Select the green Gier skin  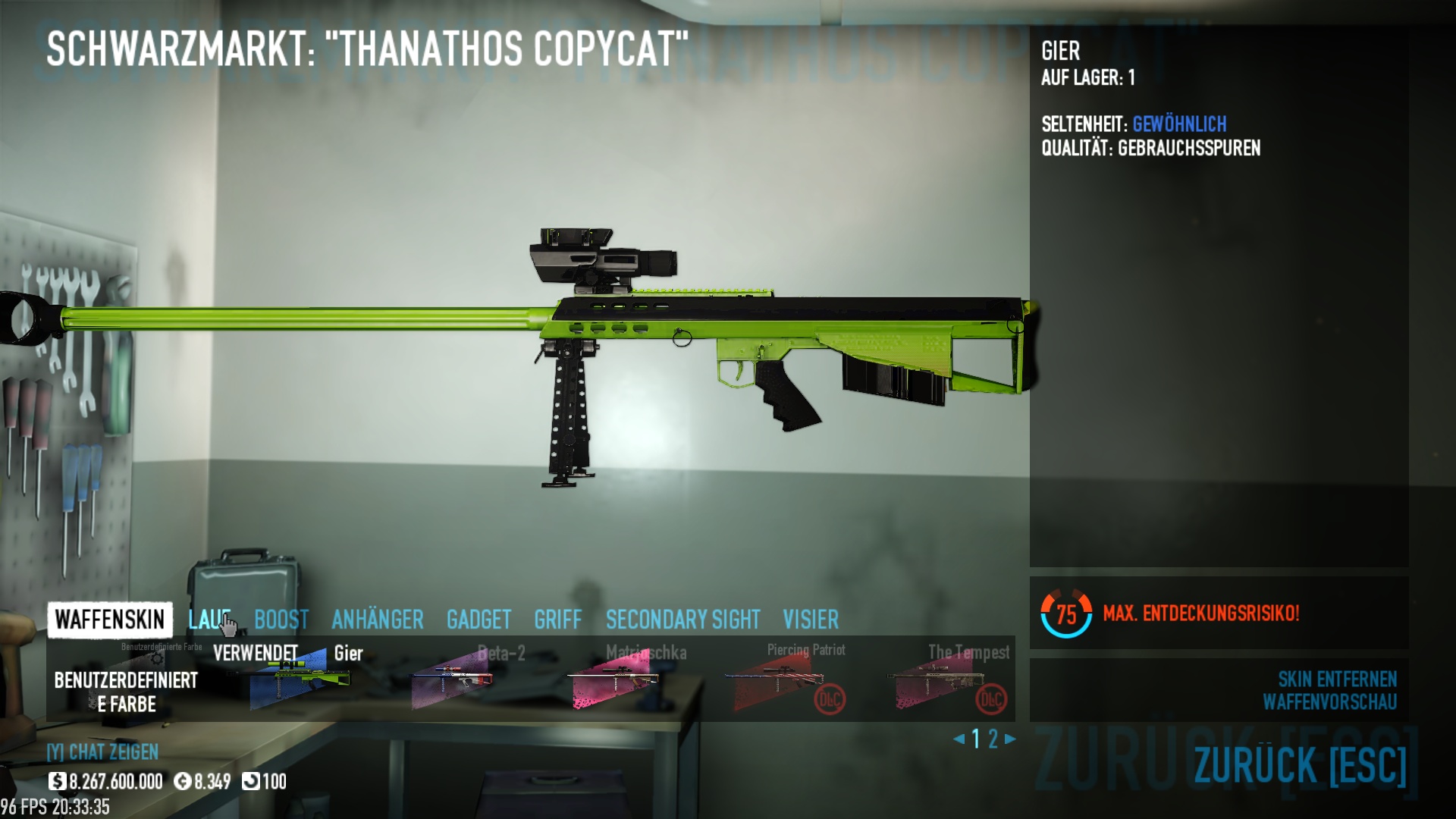pyautogui.click(x=300, y=679)
